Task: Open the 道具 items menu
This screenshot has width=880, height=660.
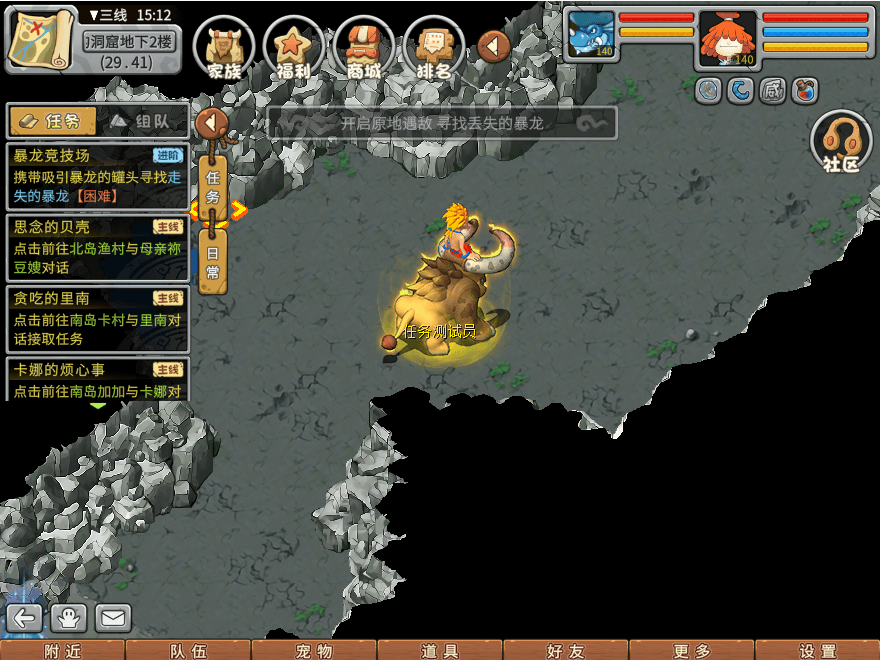Action: click(440, 650)
